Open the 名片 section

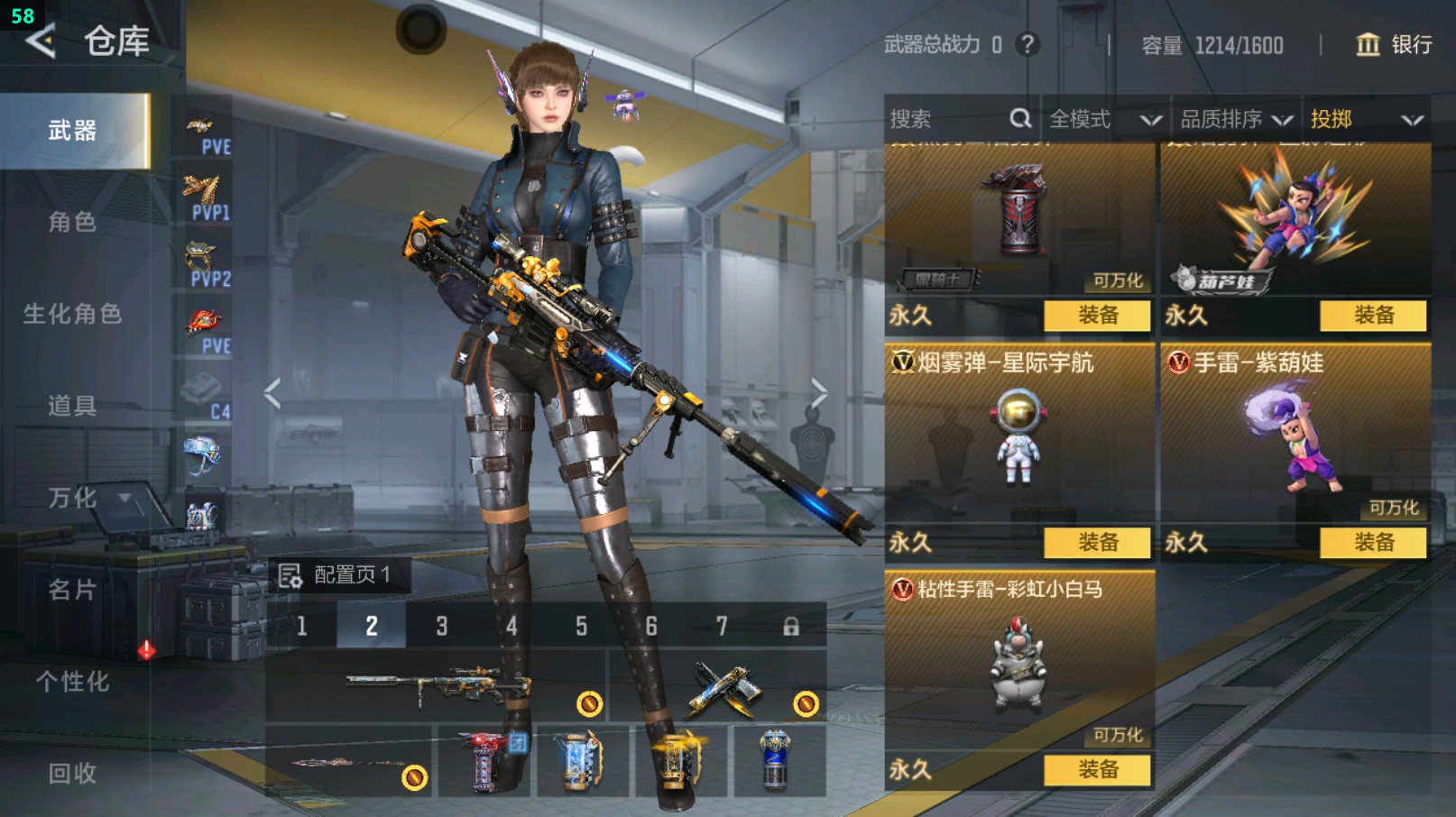pyautogui.click(x=72, y=590)
